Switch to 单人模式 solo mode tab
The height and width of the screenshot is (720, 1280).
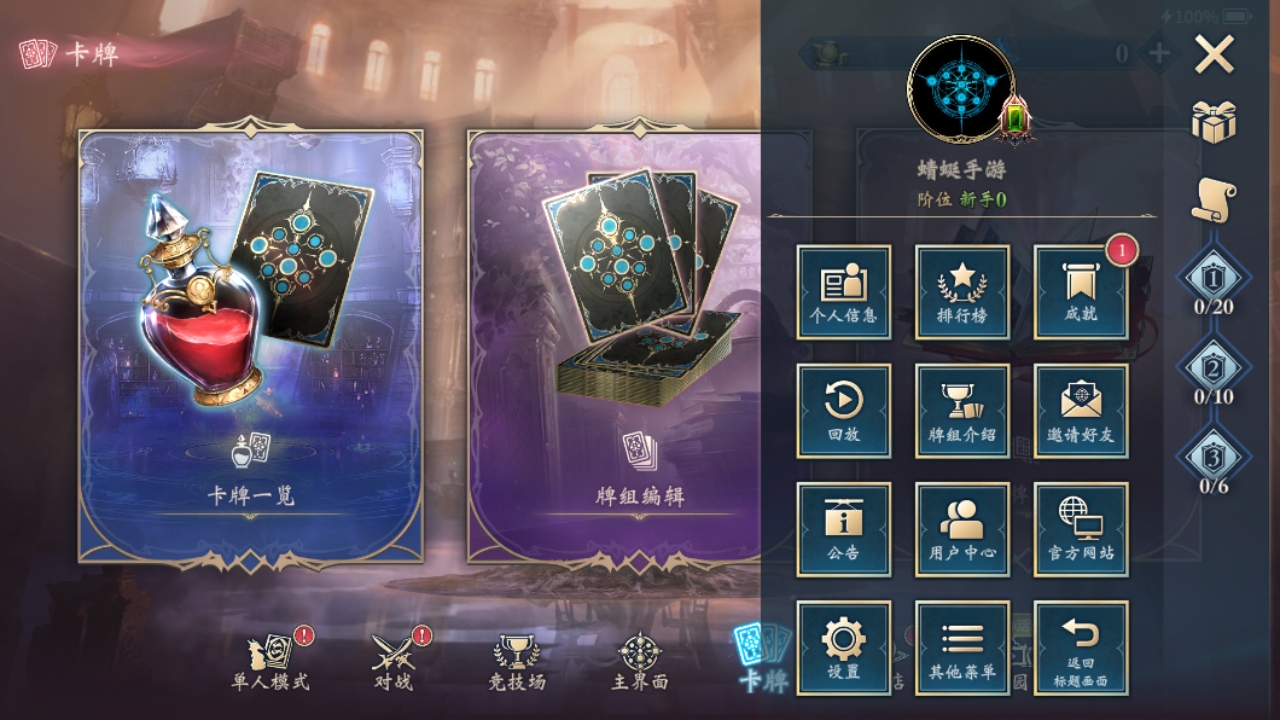(271, 662)
